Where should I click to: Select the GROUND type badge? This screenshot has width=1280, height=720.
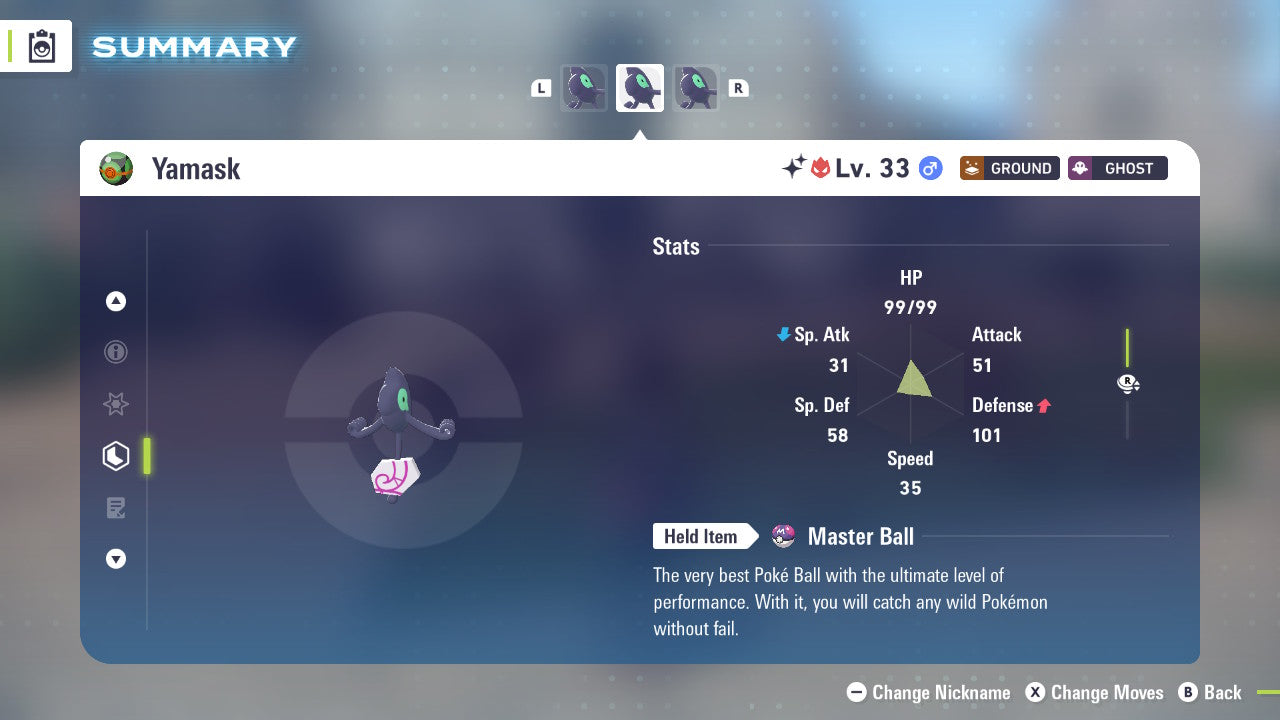[1009, 168]
